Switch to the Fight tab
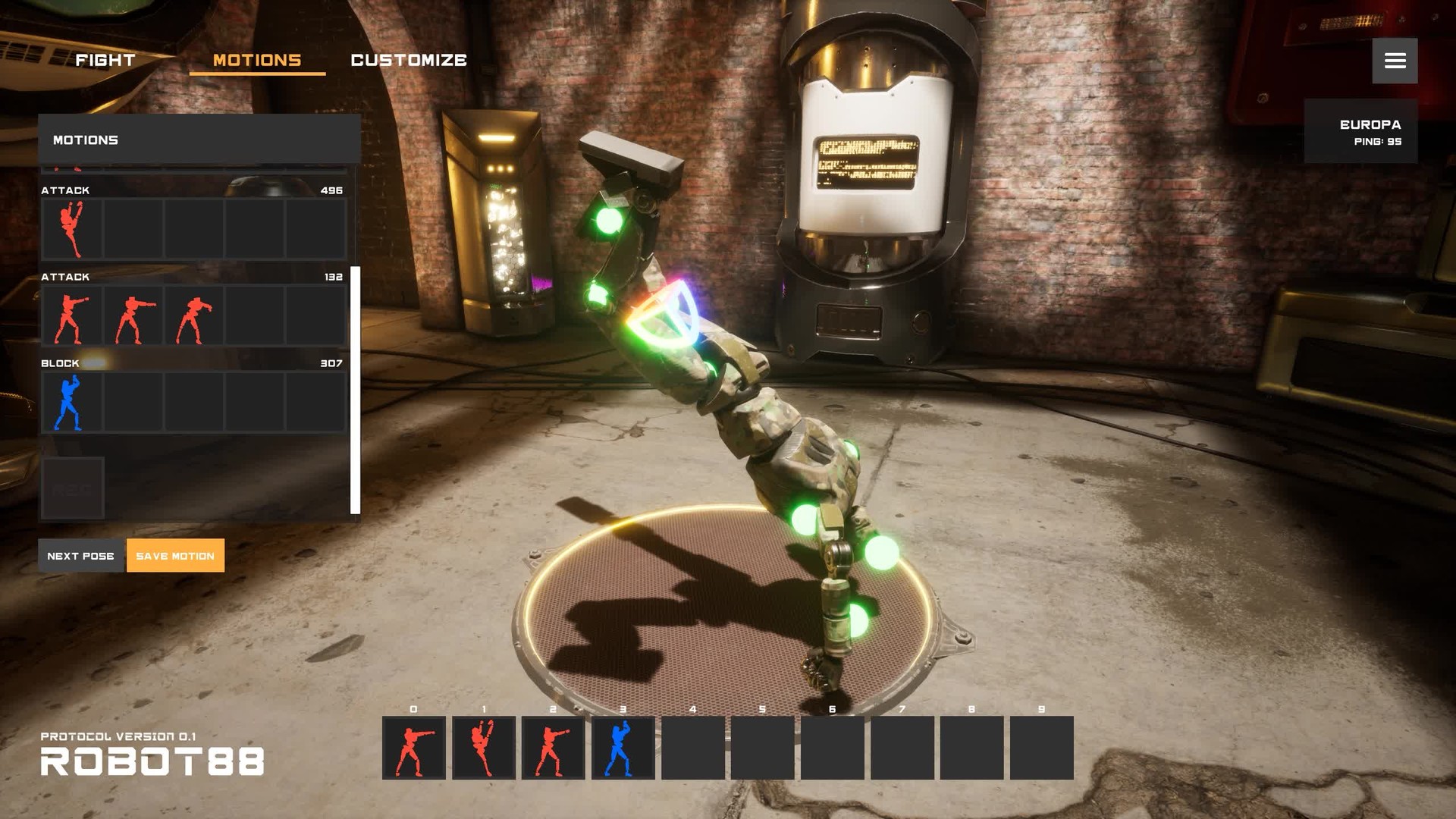Image resolution: width=1456 pixels, height=819 pixels. [105, 60]
